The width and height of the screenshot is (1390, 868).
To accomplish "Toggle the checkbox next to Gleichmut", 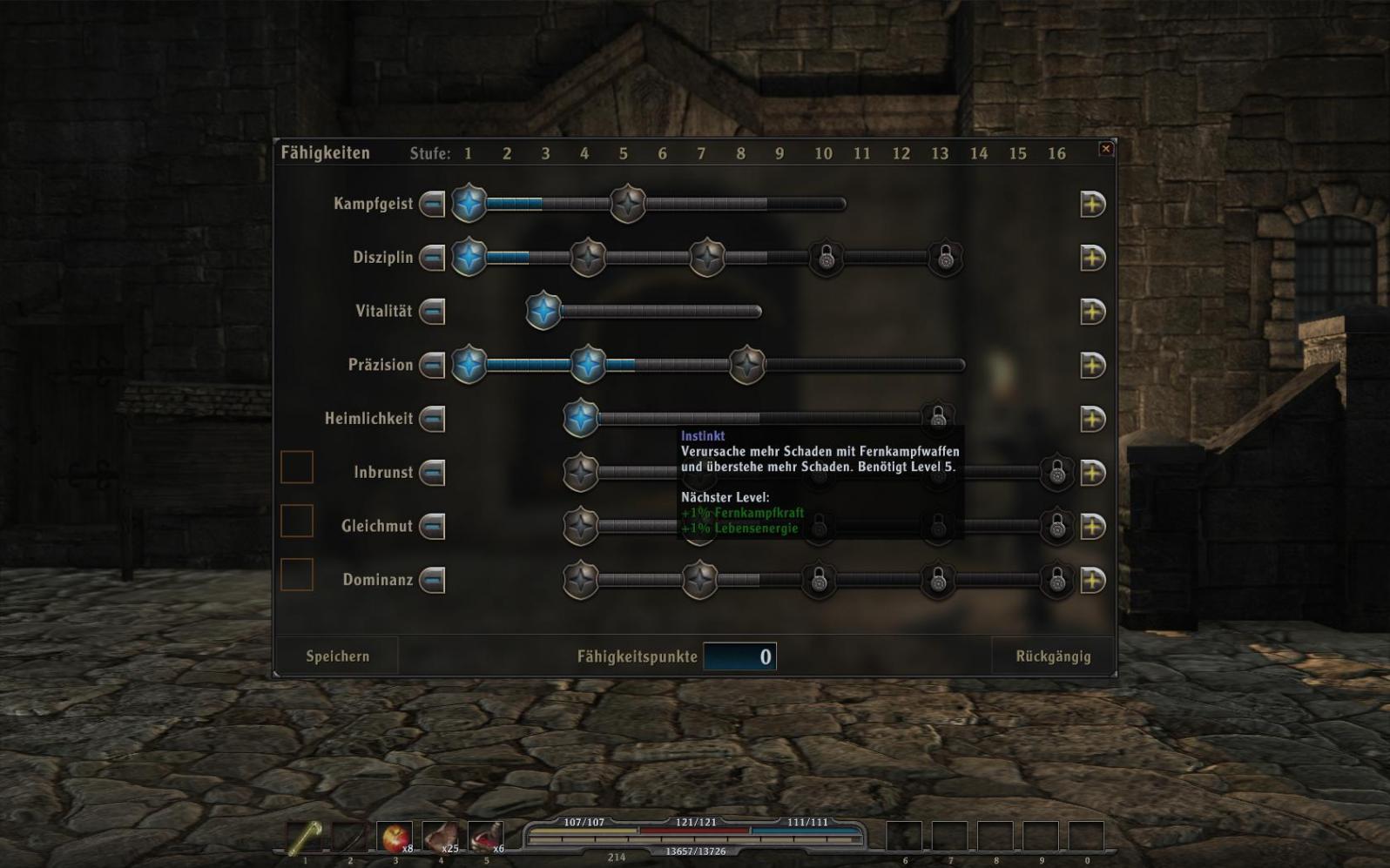I will [x=297, y=521].
